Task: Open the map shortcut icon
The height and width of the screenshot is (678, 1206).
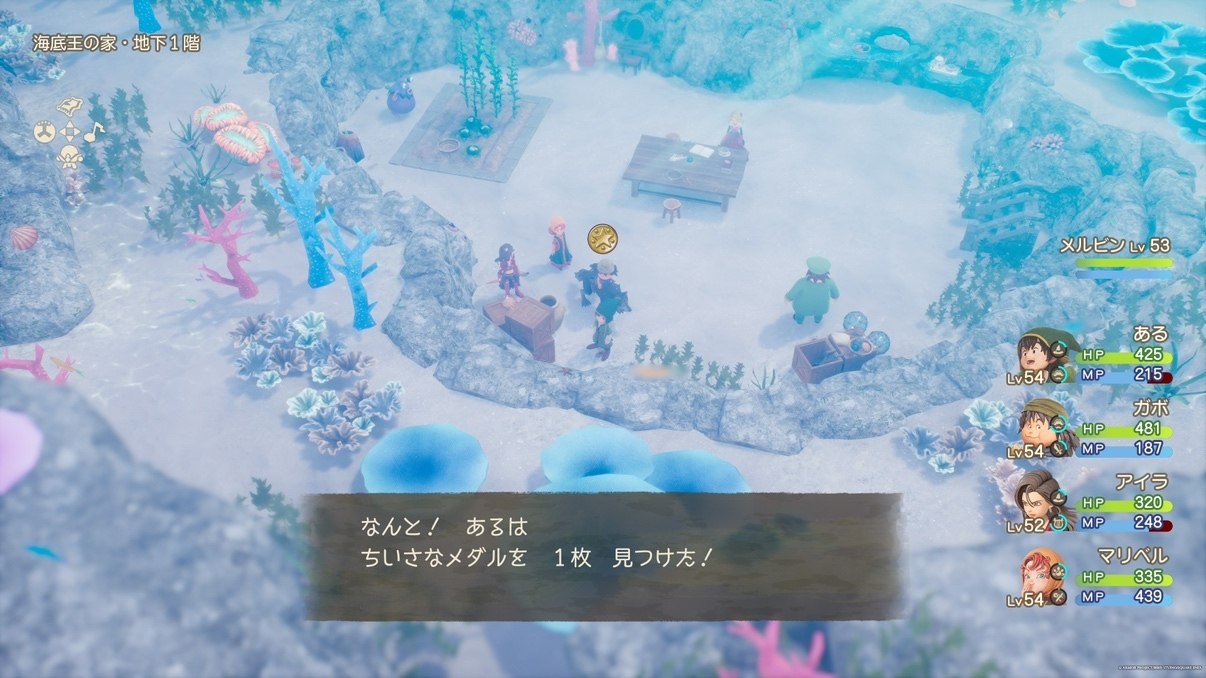Action: pos(69,108)
